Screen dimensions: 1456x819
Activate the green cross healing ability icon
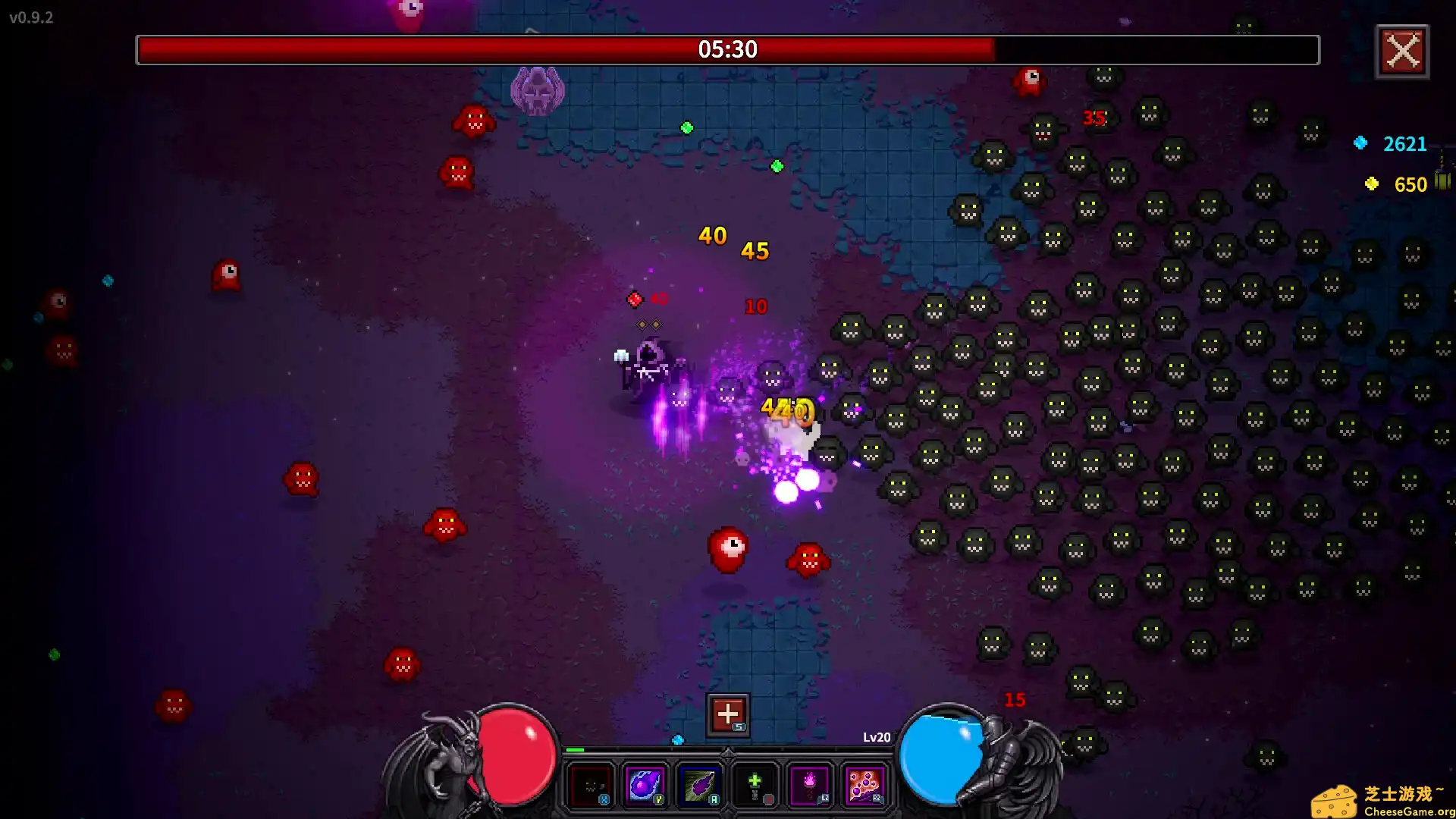[755, 786]
